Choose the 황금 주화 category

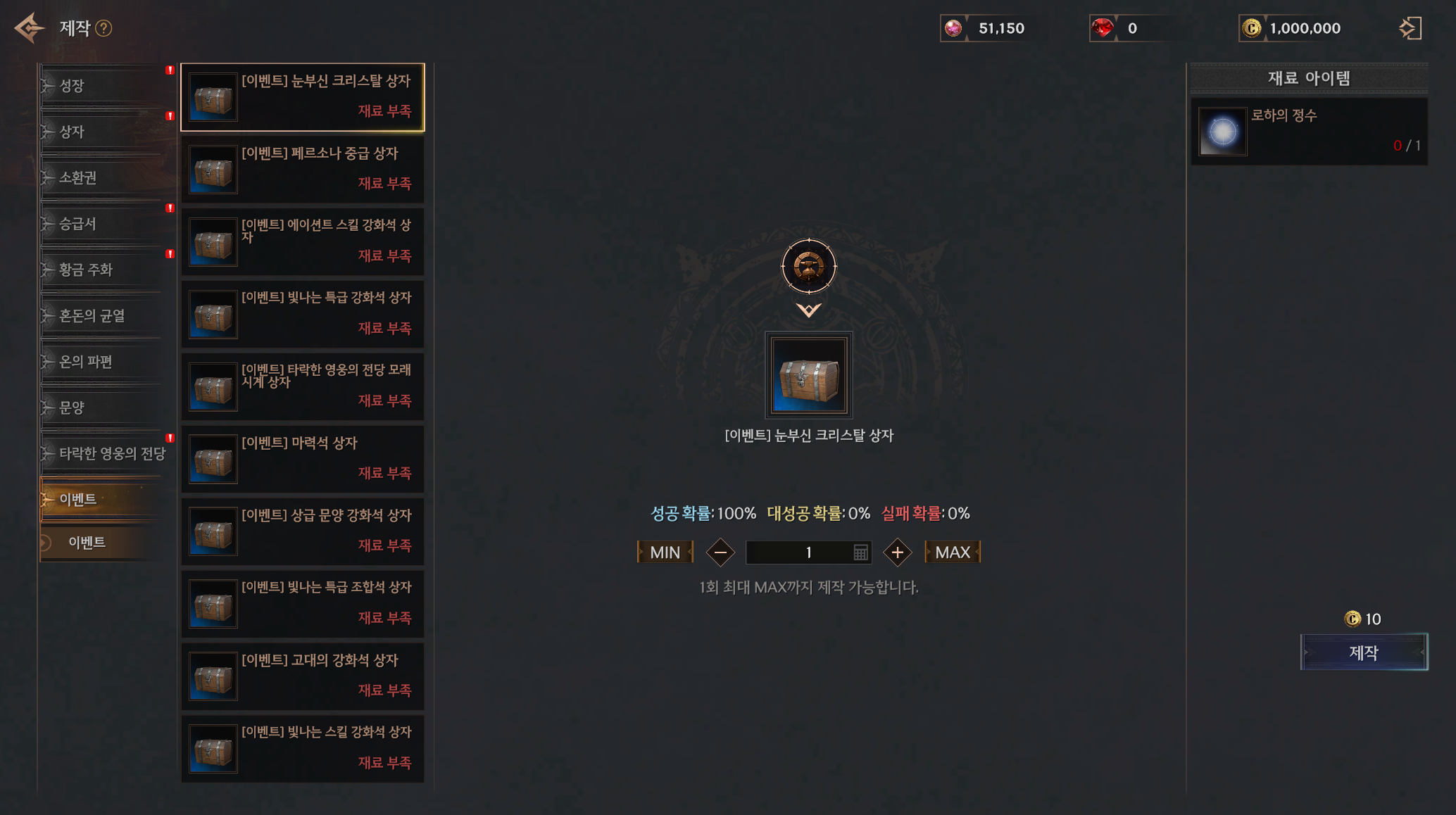[106, 270]
